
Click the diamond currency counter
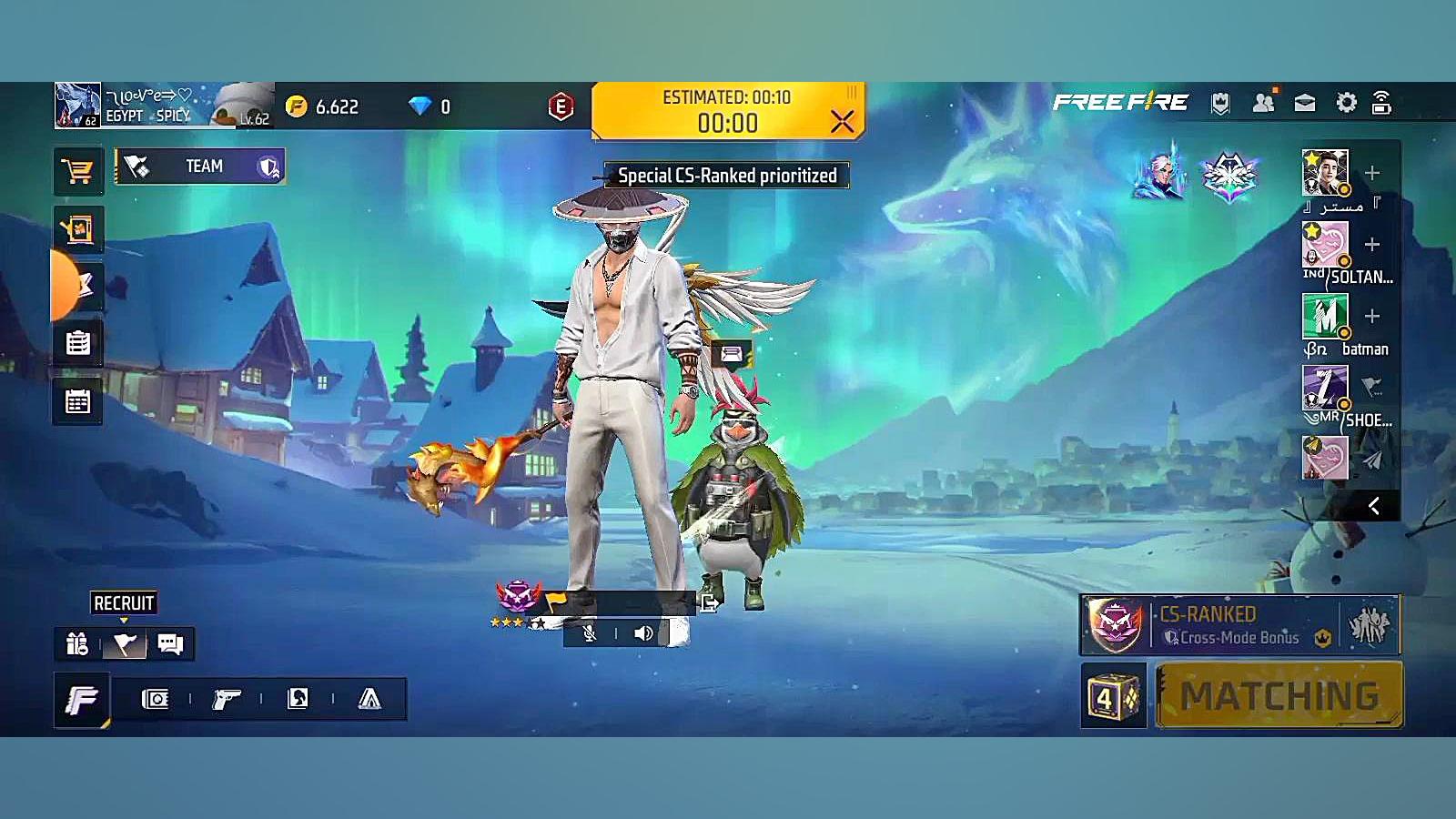click(430, 106)
